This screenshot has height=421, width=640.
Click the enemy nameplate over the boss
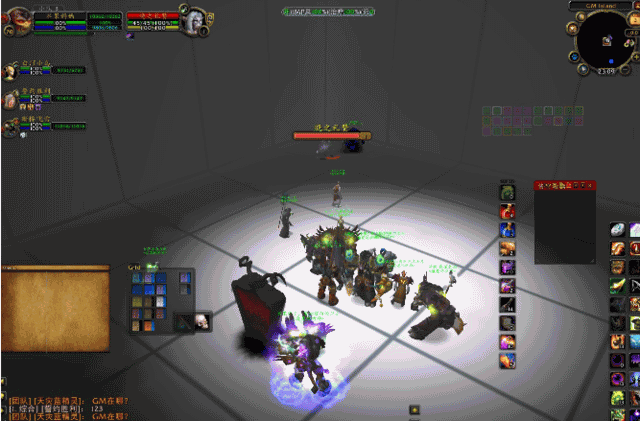[329, 132]
